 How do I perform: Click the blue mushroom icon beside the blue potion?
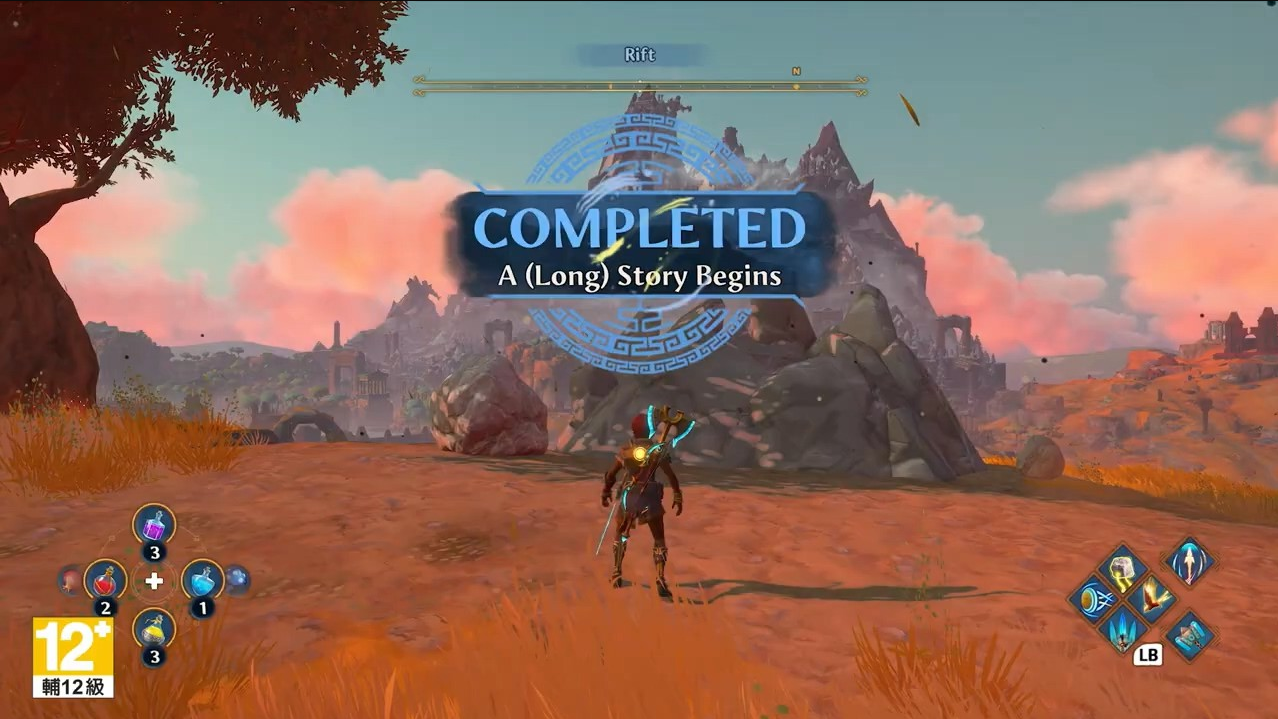click(237, 580)
